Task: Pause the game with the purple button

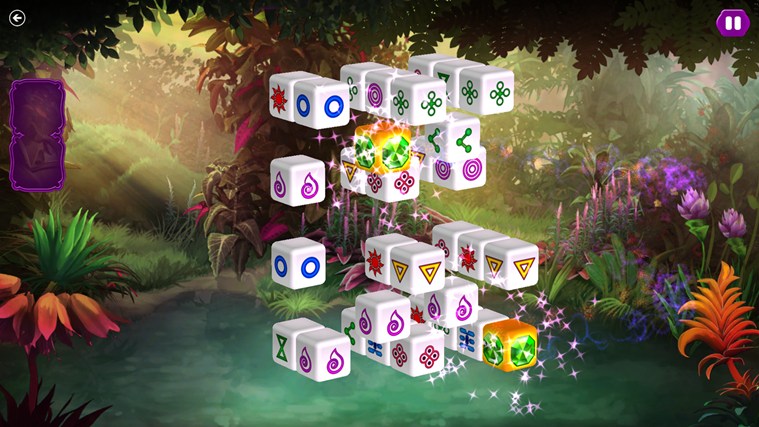Action: [732, 22]
